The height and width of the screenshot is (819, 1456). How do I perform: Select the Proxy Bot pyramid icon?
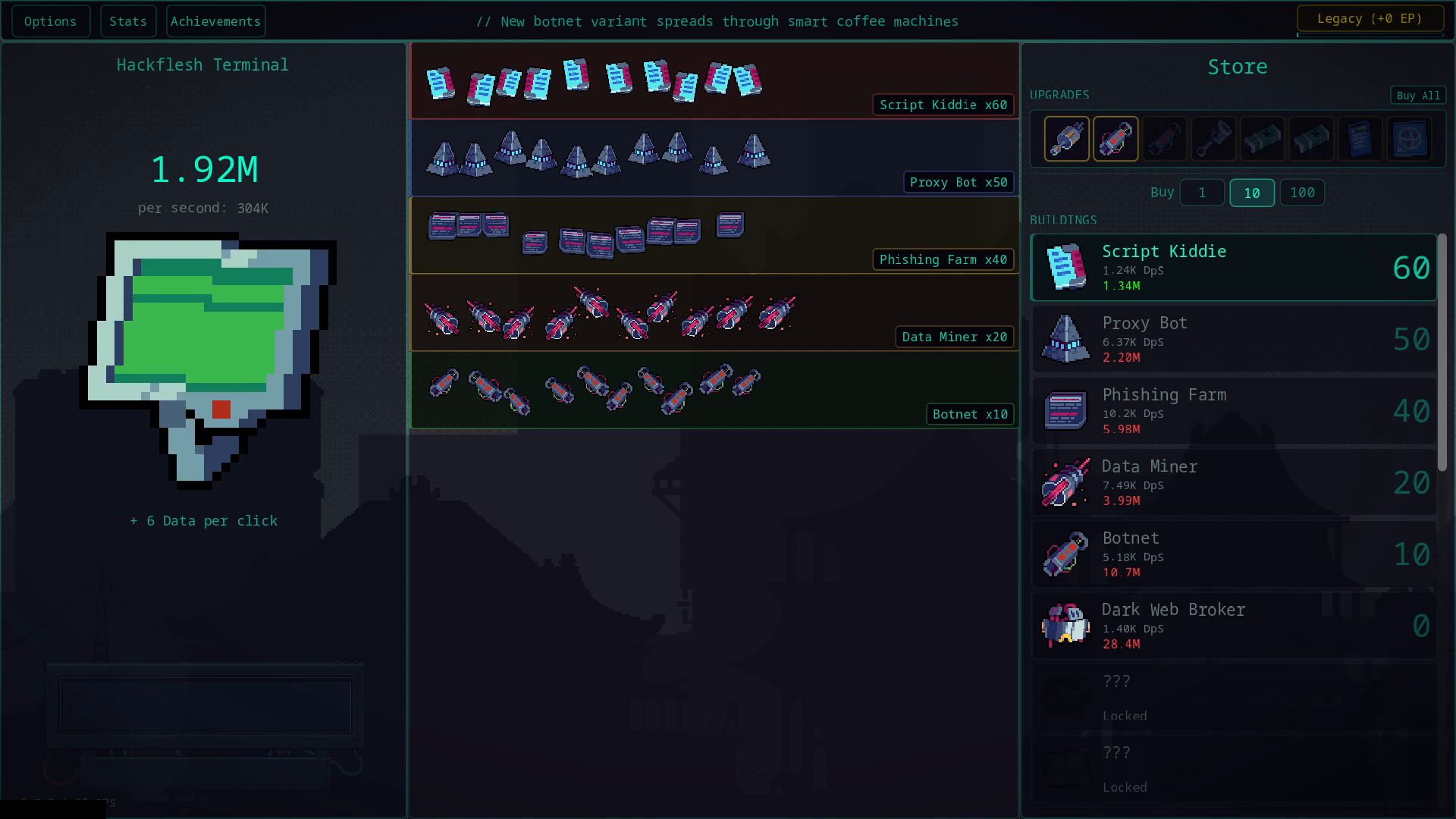[1066, 339]
